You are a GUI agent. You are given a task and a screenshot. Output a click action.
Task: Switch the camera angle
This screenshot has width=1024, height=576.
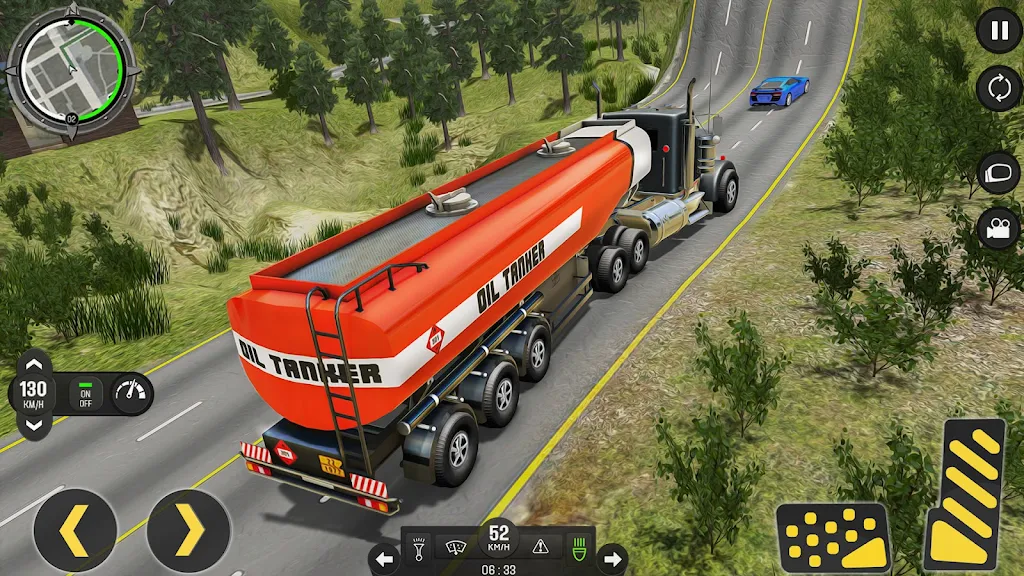click(998, 227)
